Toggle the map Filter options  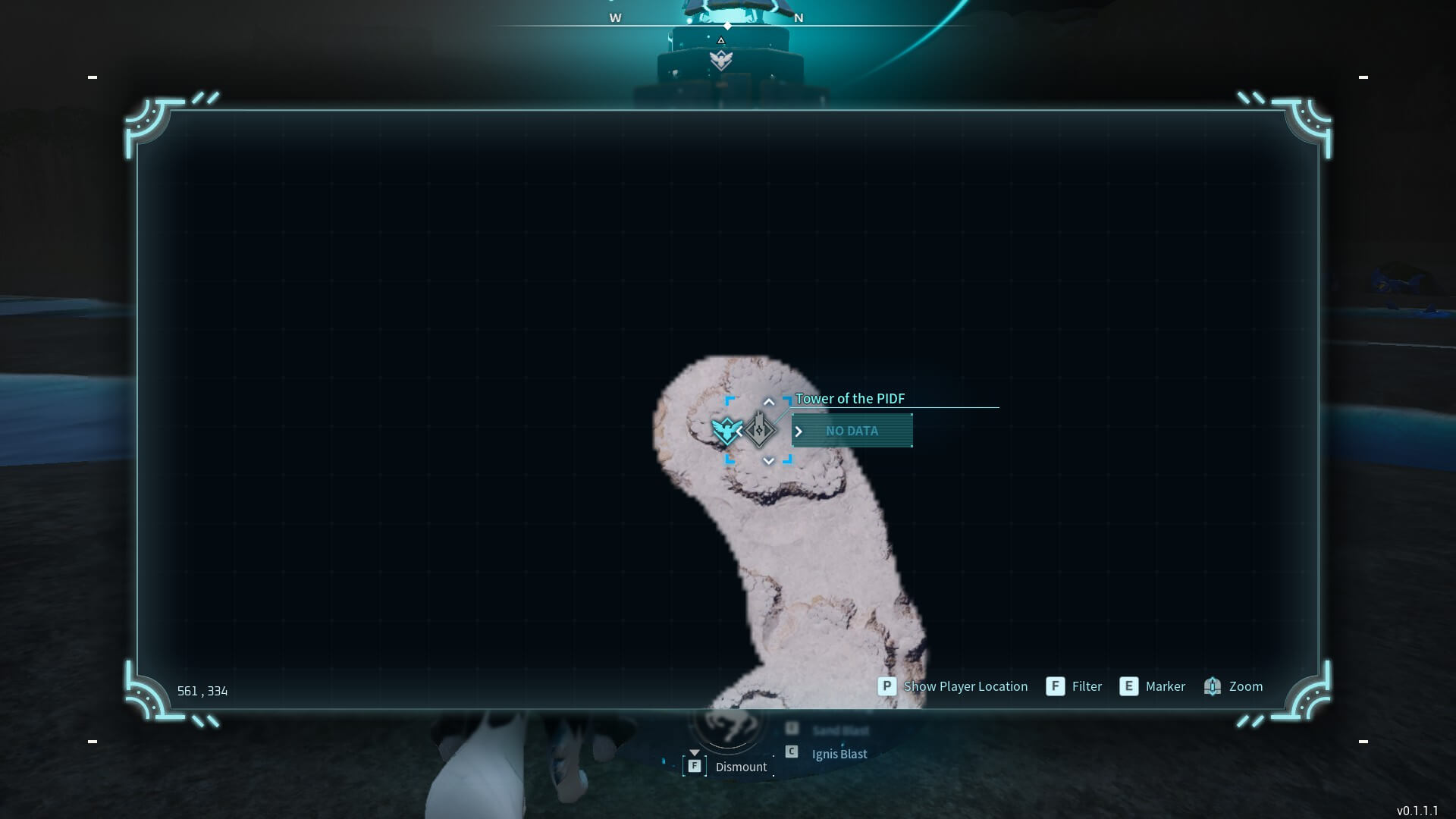point(1087,686)
